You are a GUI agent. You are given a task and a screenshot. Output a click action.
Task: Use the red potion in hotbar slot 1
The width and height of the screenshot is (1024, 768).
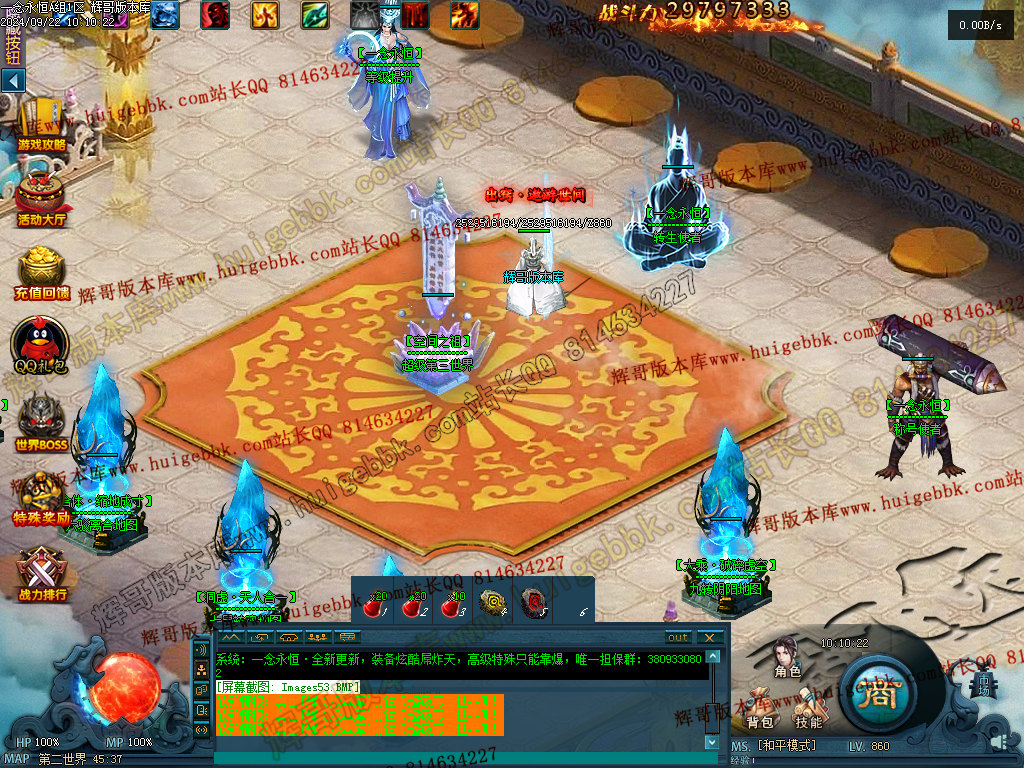point(376,604)
